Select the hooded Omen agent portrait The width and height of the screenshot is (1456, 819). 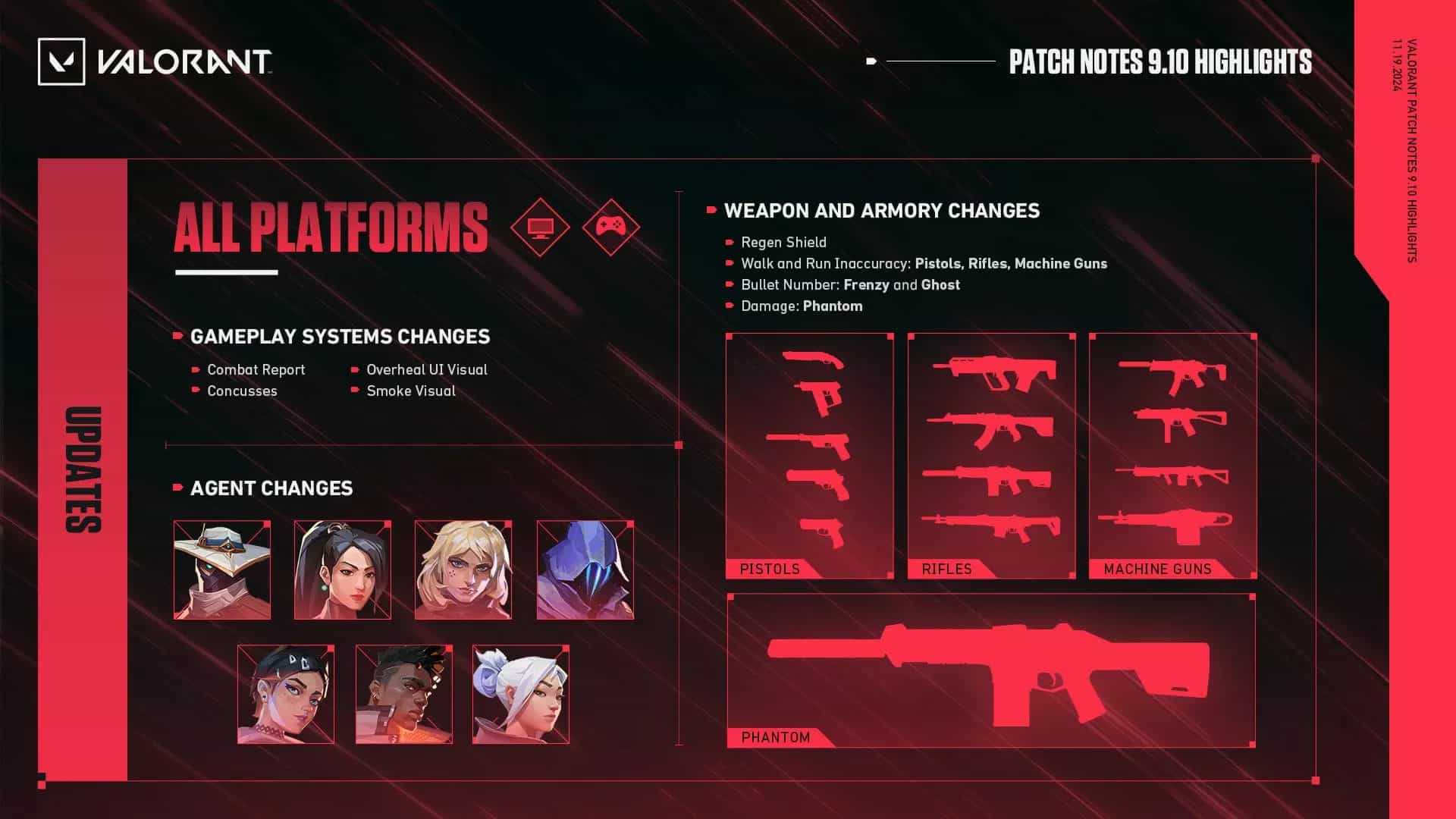click(585, 570)
